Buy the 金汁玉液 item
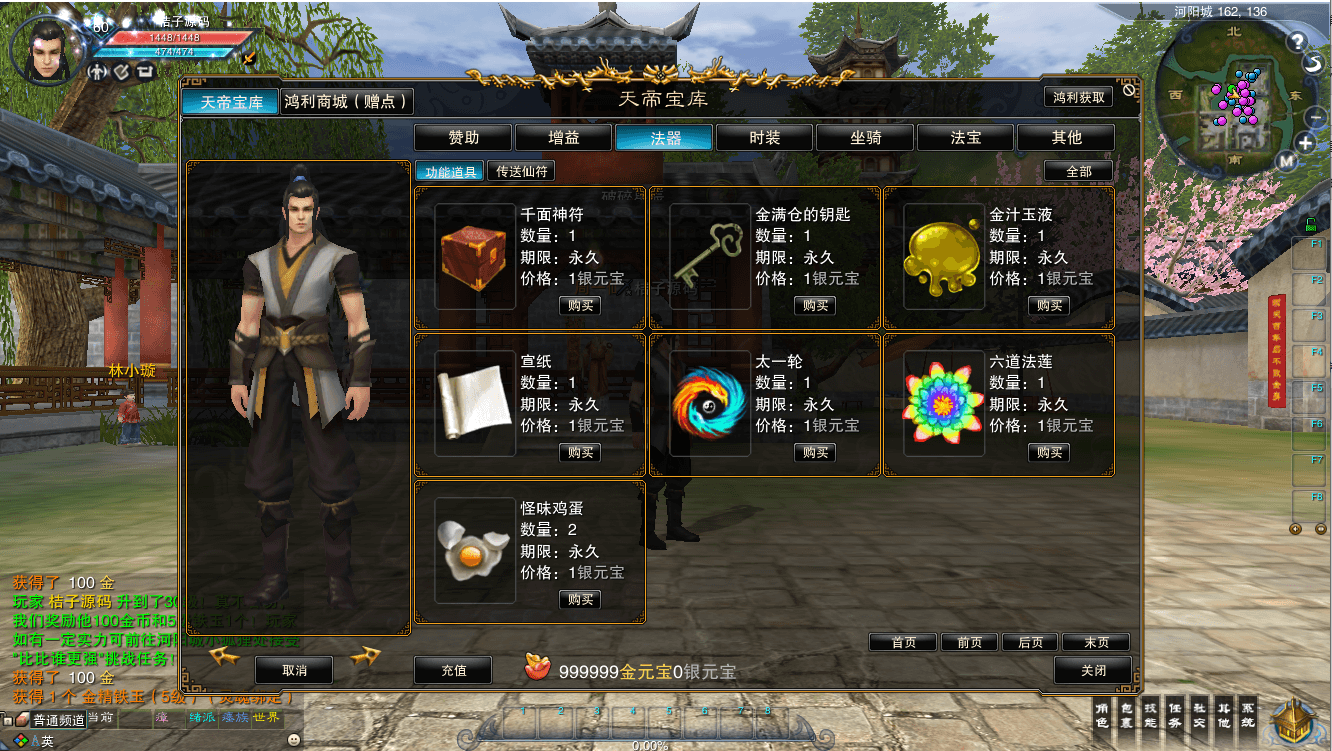This screenshot has width=1332, height=751. (x=1049, y=306)
